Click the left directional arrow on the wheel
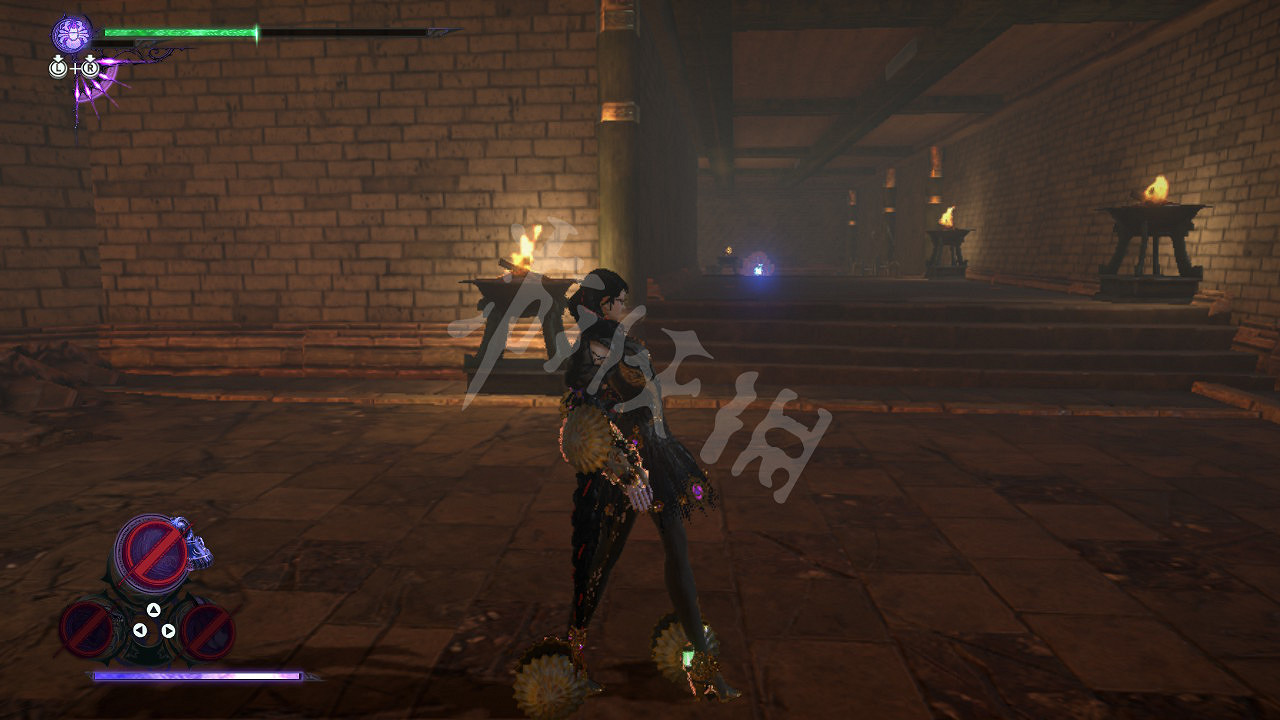This screenshot has height=720, width=1280. pos(140,630)
